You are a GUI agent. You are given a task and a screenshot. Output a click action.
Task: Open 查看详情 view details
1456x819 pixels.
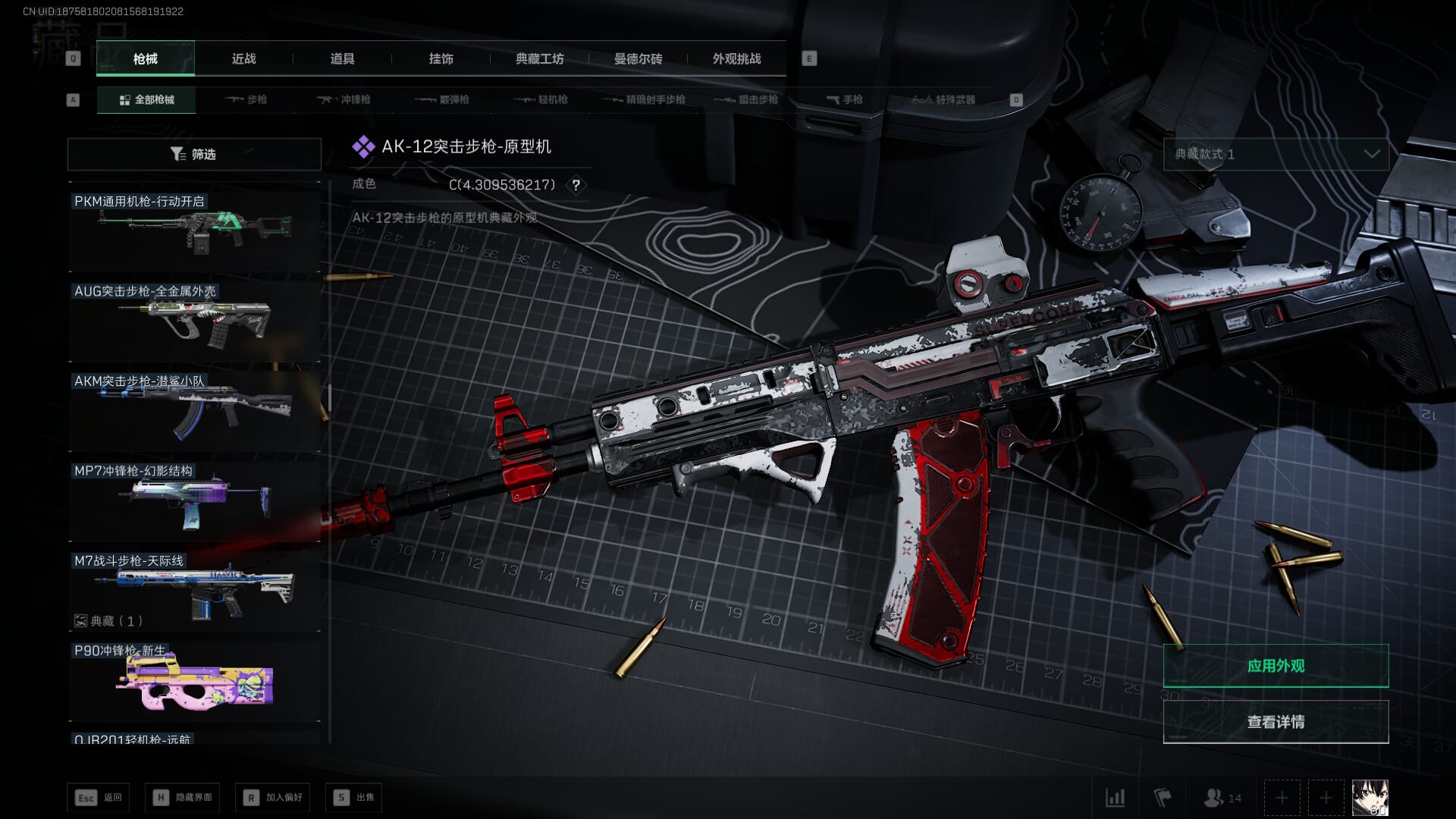(x=1276, y=722)
